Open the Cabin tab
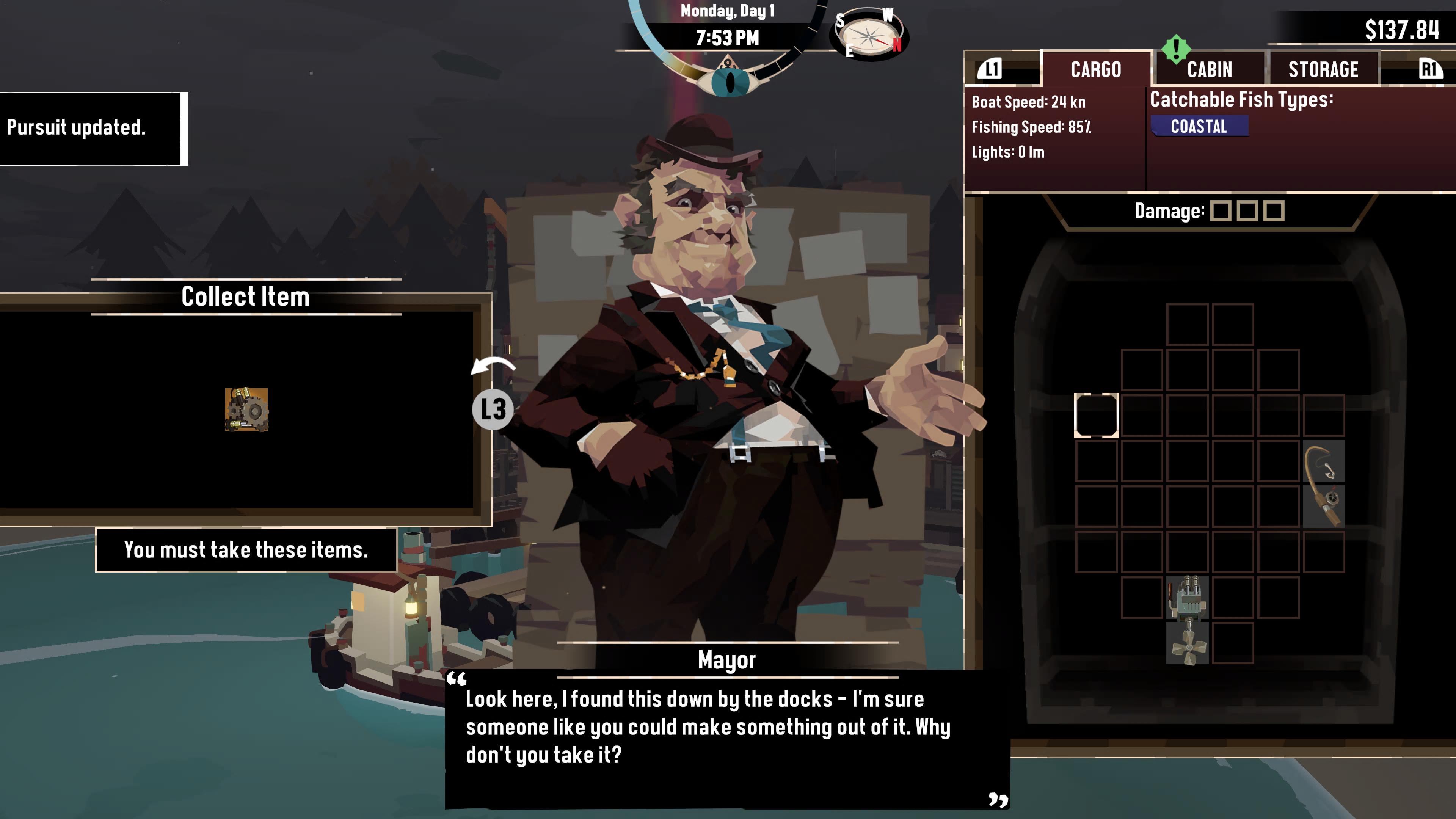 [1209, 69]
